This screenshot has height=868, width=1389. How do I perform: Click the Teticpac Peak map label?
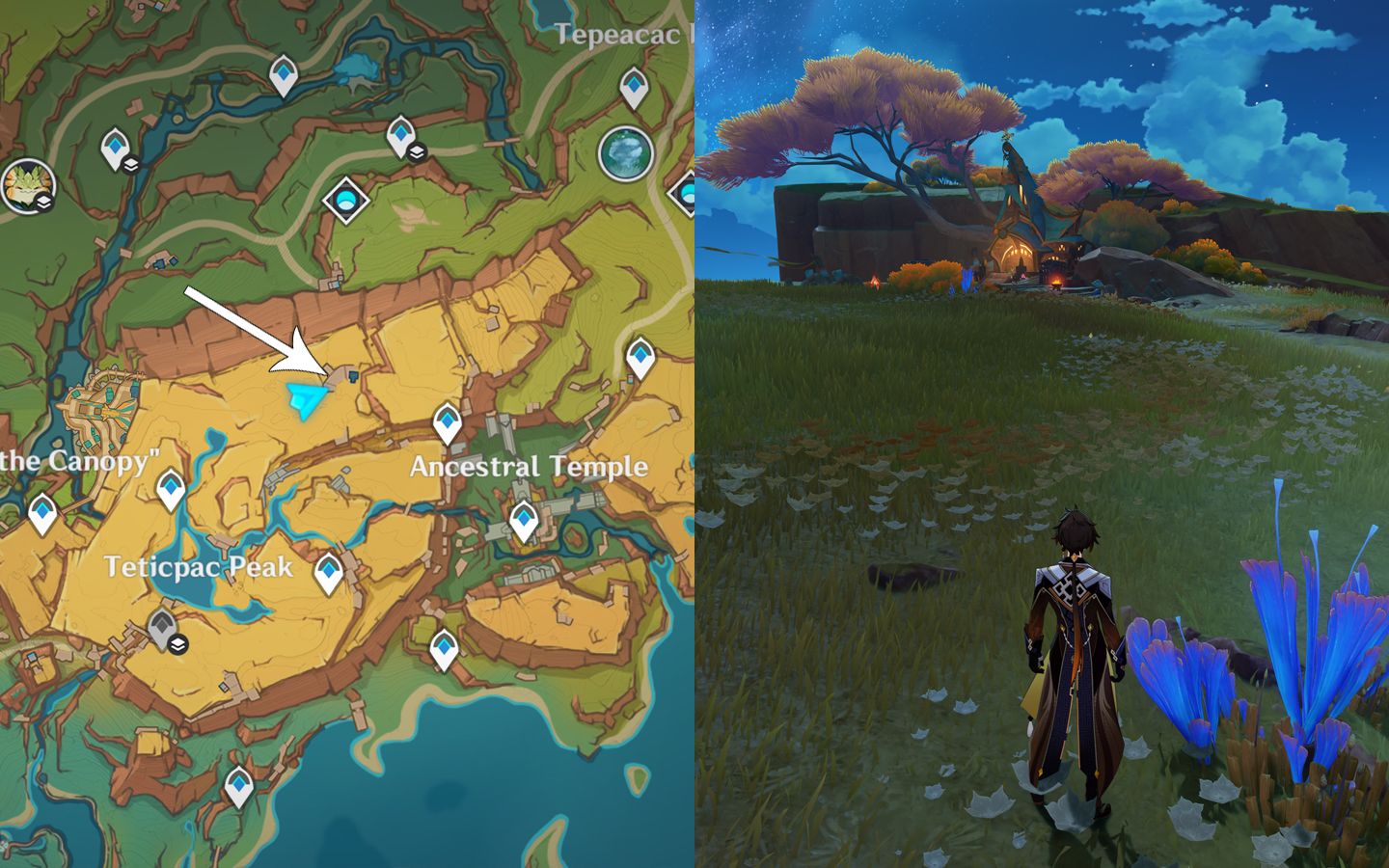[x=198, y=569]
